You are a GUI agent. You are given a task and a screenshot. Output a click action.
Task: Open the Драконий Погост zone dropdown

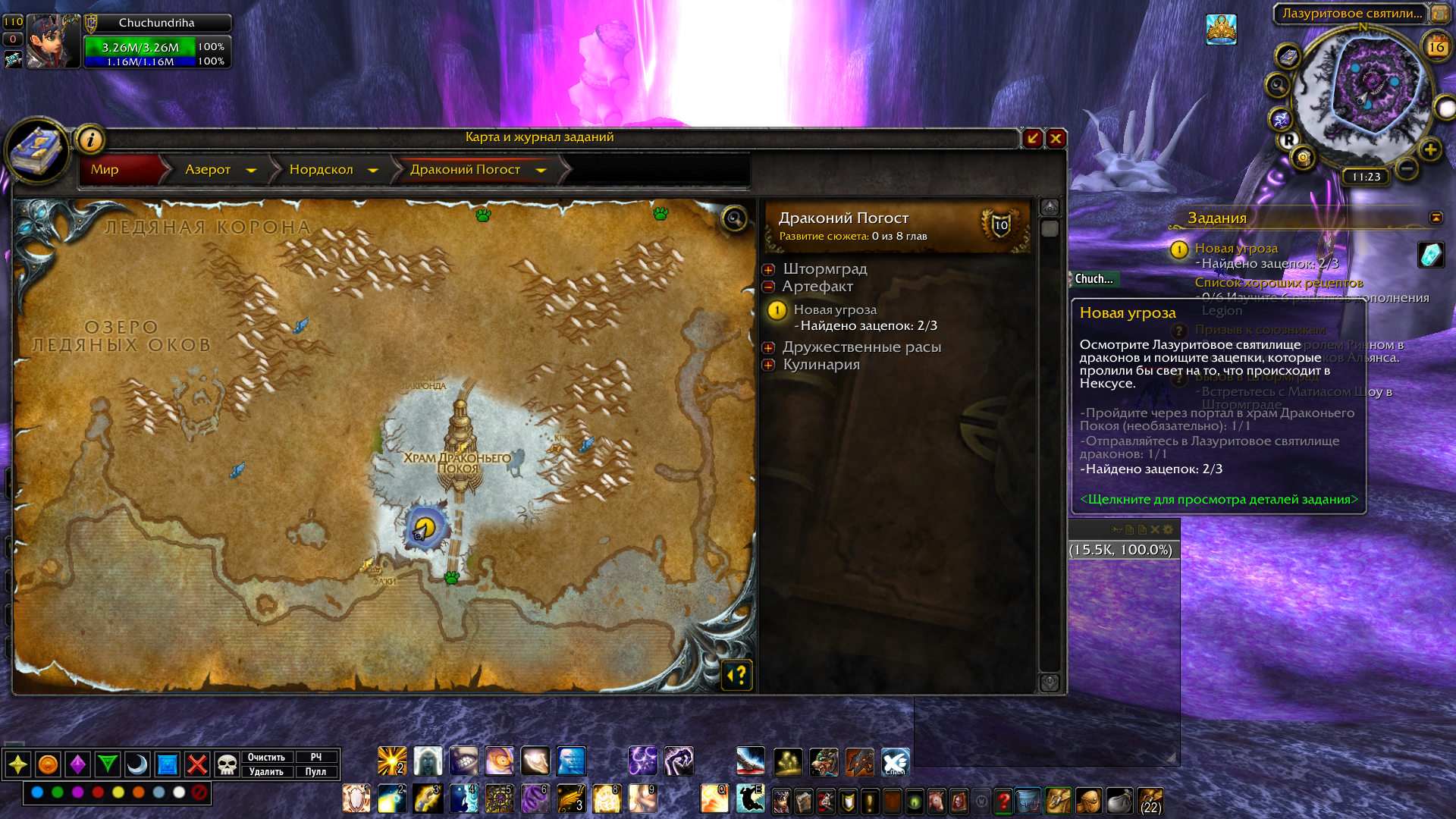click(x=541, y=170)
